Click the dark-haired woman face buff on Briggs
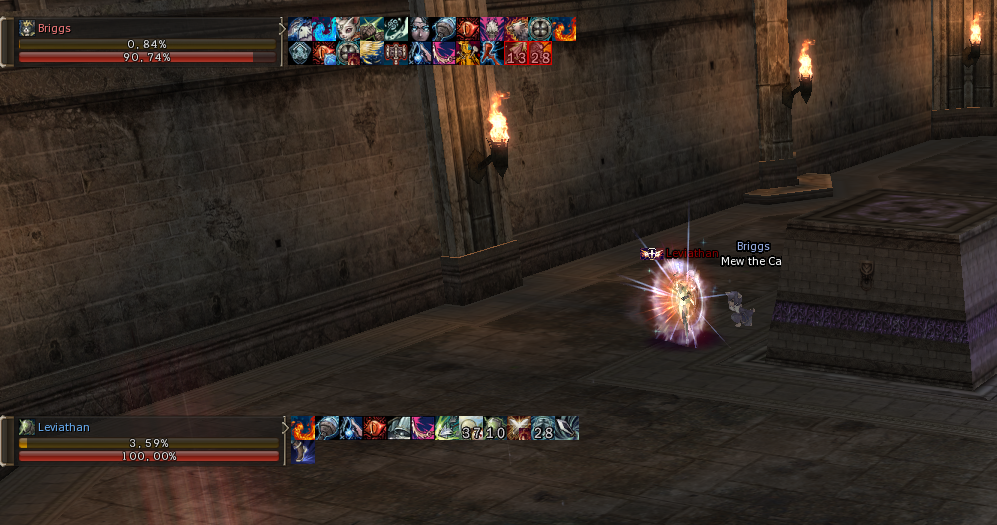Image resolution: width=997 pixels, height=525 pixels. pyautogui.click(x=420, y=30)
